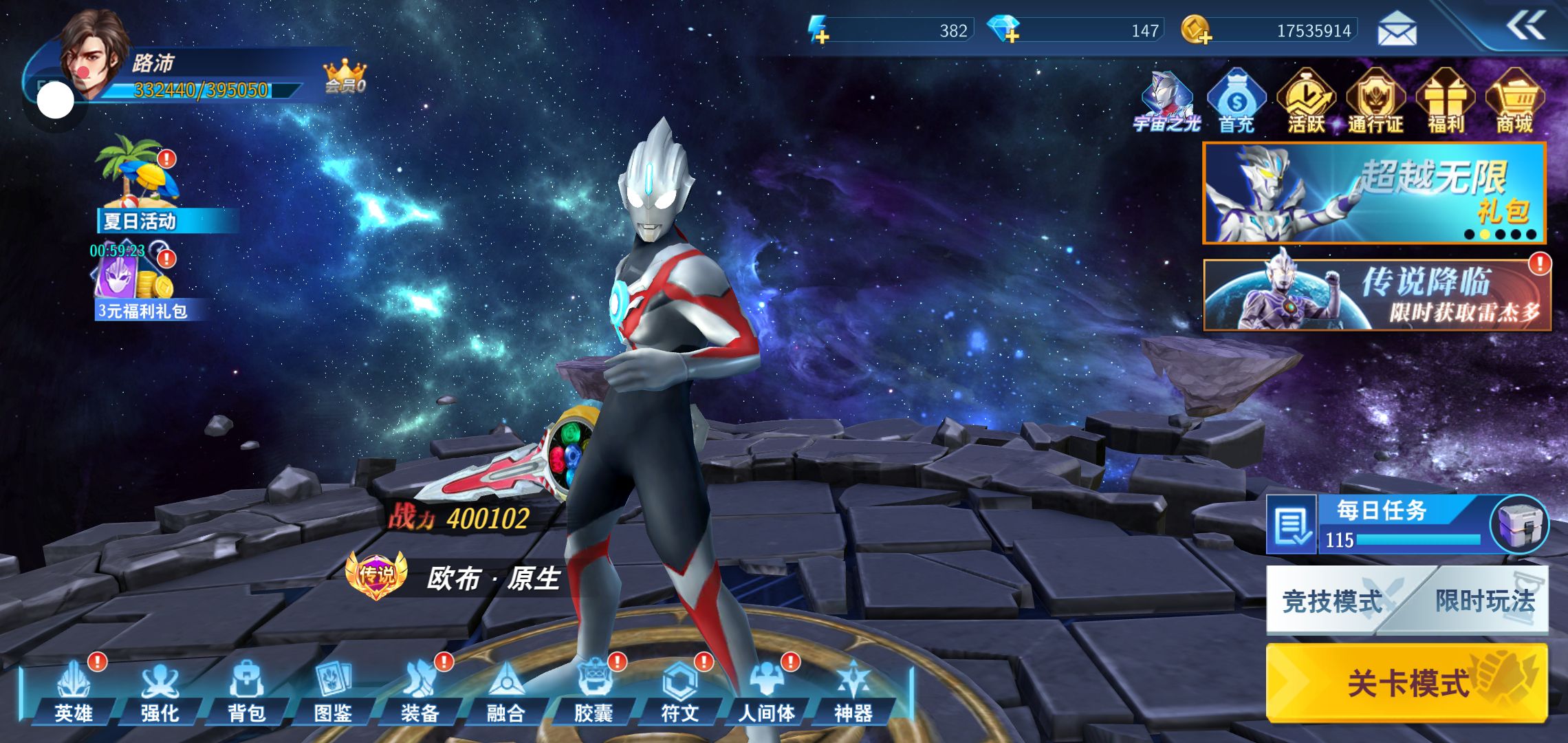Open the 图鉴 card collection
Screen dimensions: 1568x743
[333, 691]
